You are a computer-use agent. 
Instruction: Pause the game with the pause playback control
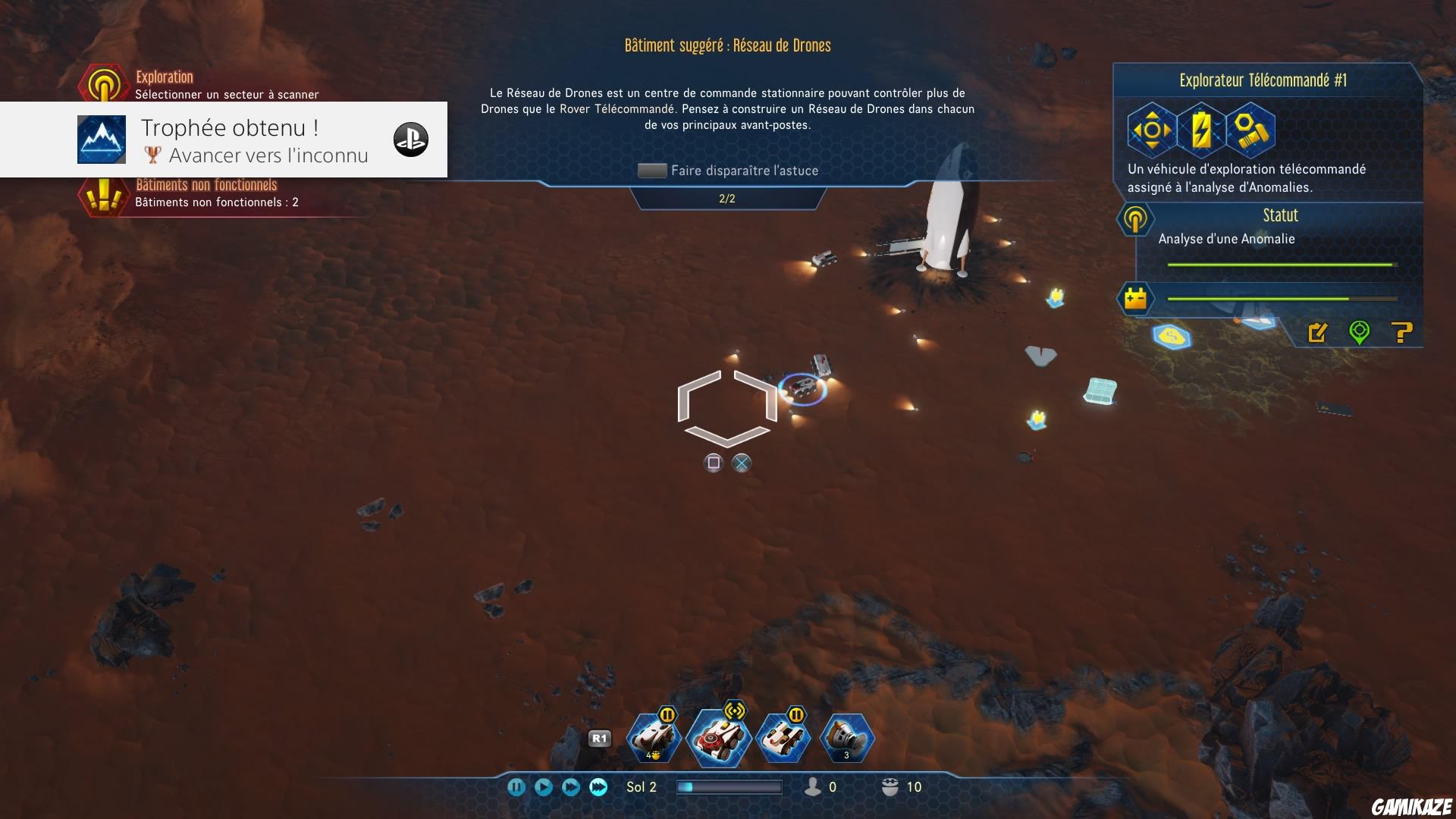click(517, 788)
